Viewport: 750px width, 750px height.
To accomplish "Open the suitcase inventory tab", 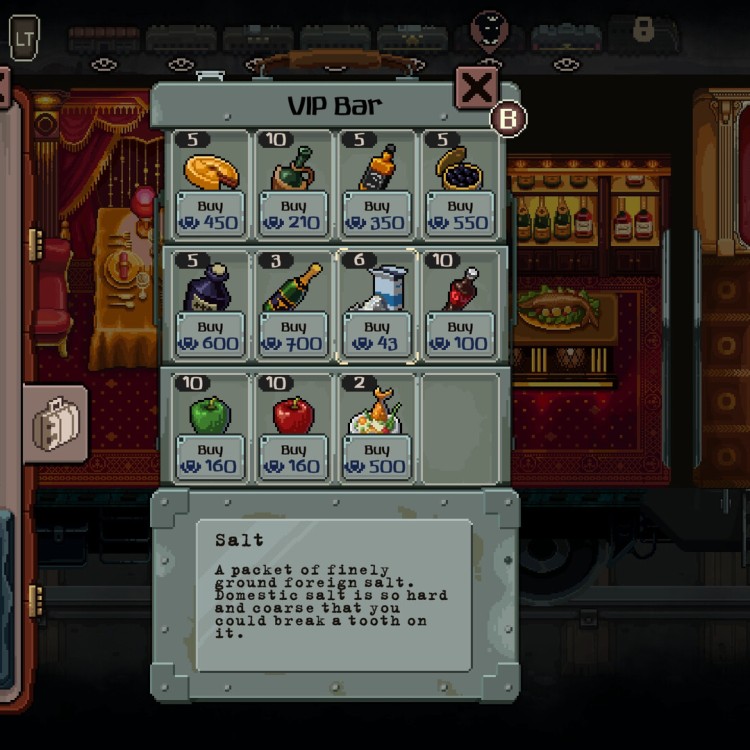I will (x=55, y=424).
